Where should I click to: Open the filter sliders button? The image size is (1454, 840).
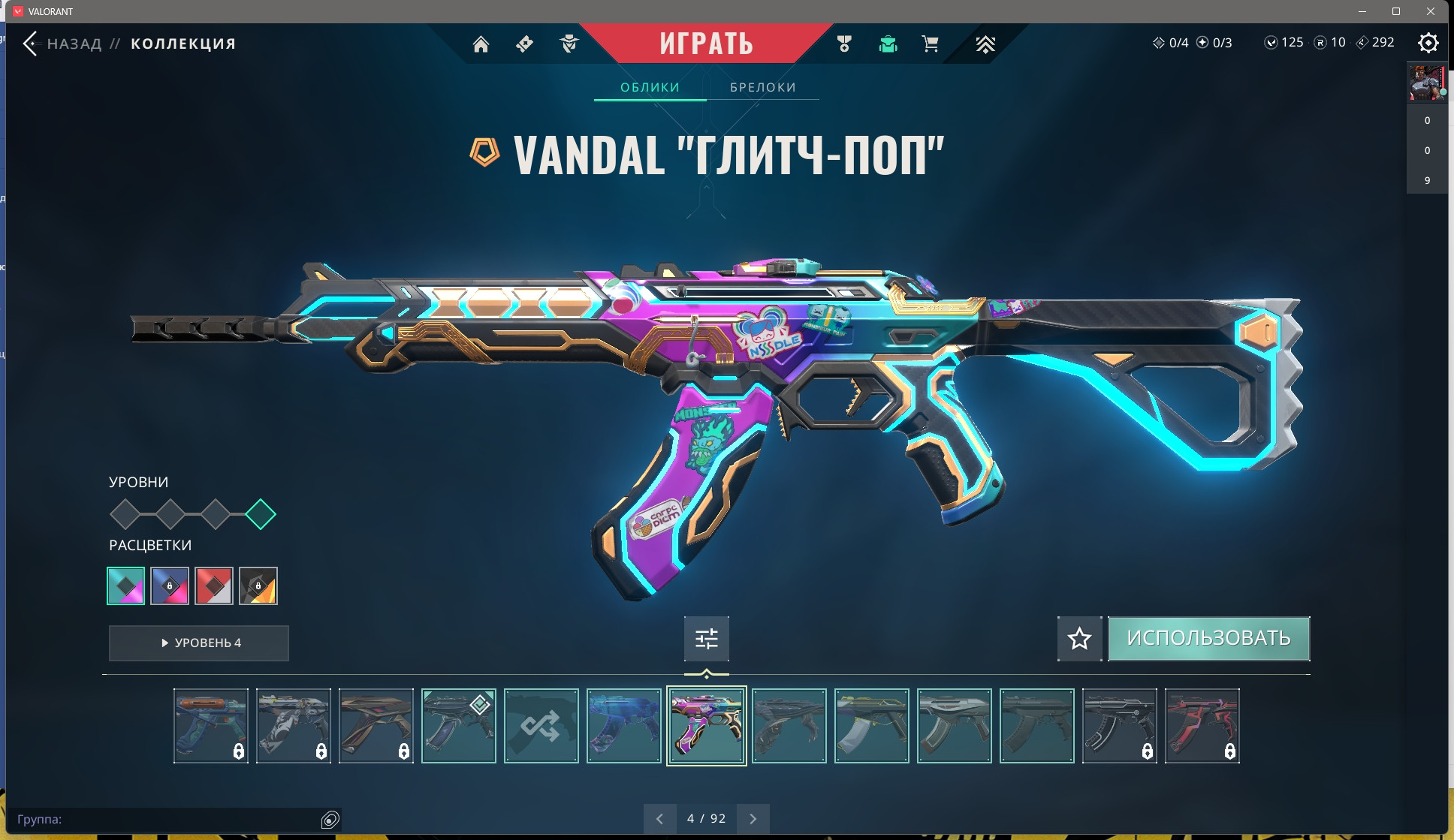(x=706, y=639)
